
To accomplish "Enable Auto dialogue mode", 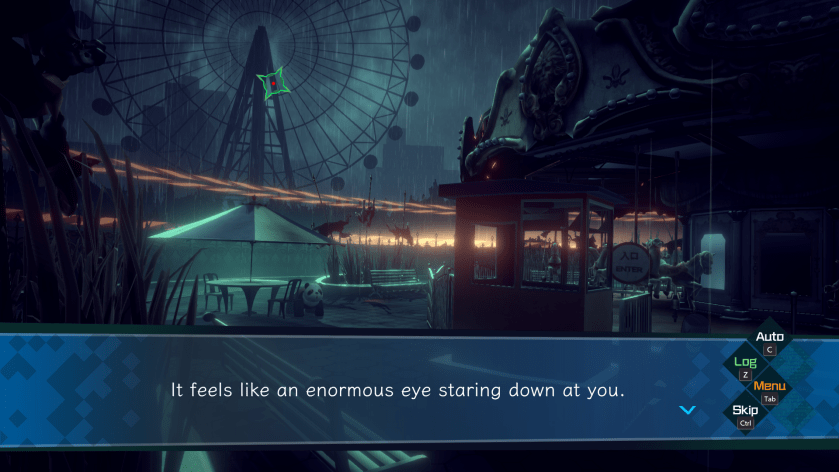I will click(769, 338).
